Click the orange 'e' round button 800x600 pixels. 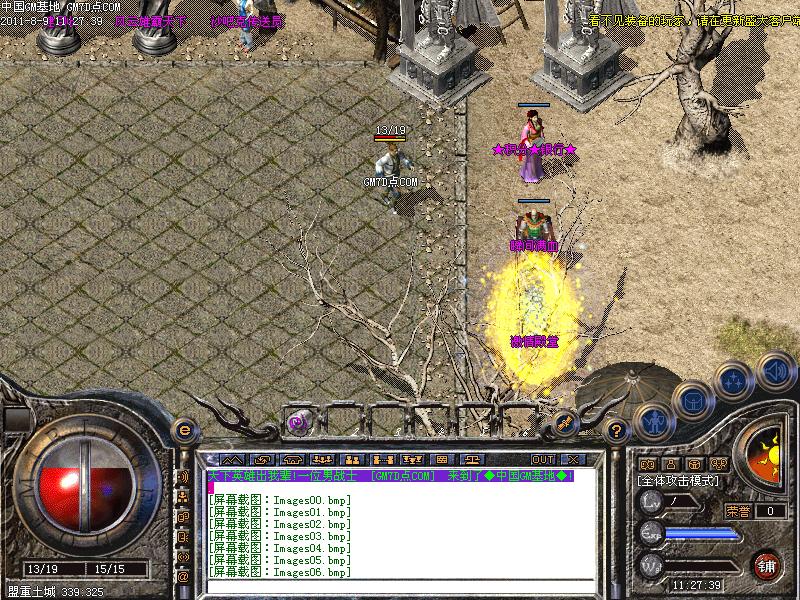pos(184,430)
